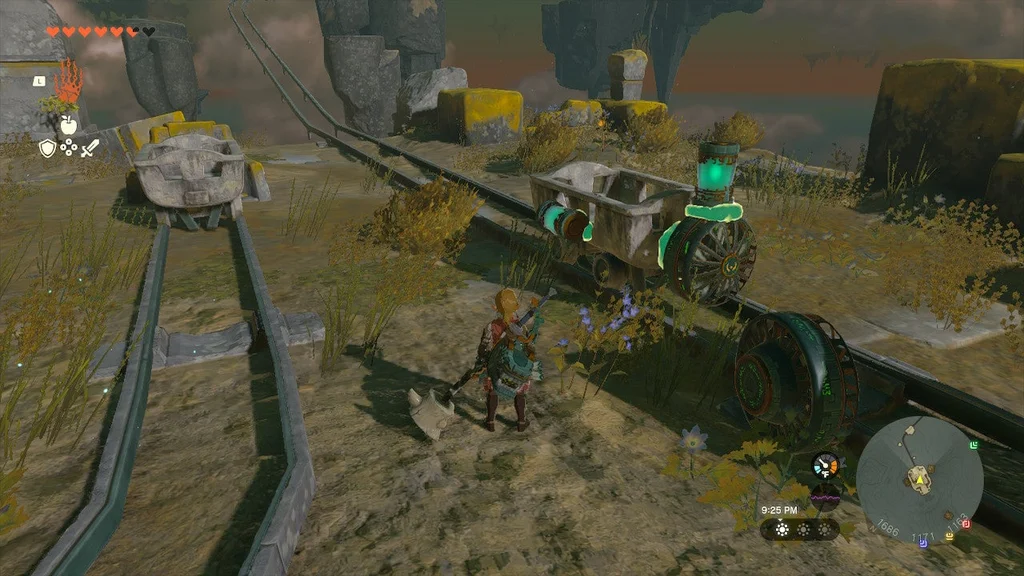Choose the five-dot materials icon

click(68, 148)
